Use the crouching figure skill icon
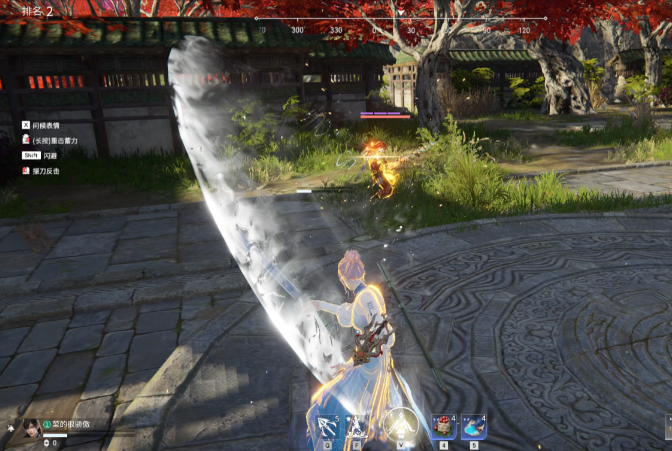 [x=357, y=425]
